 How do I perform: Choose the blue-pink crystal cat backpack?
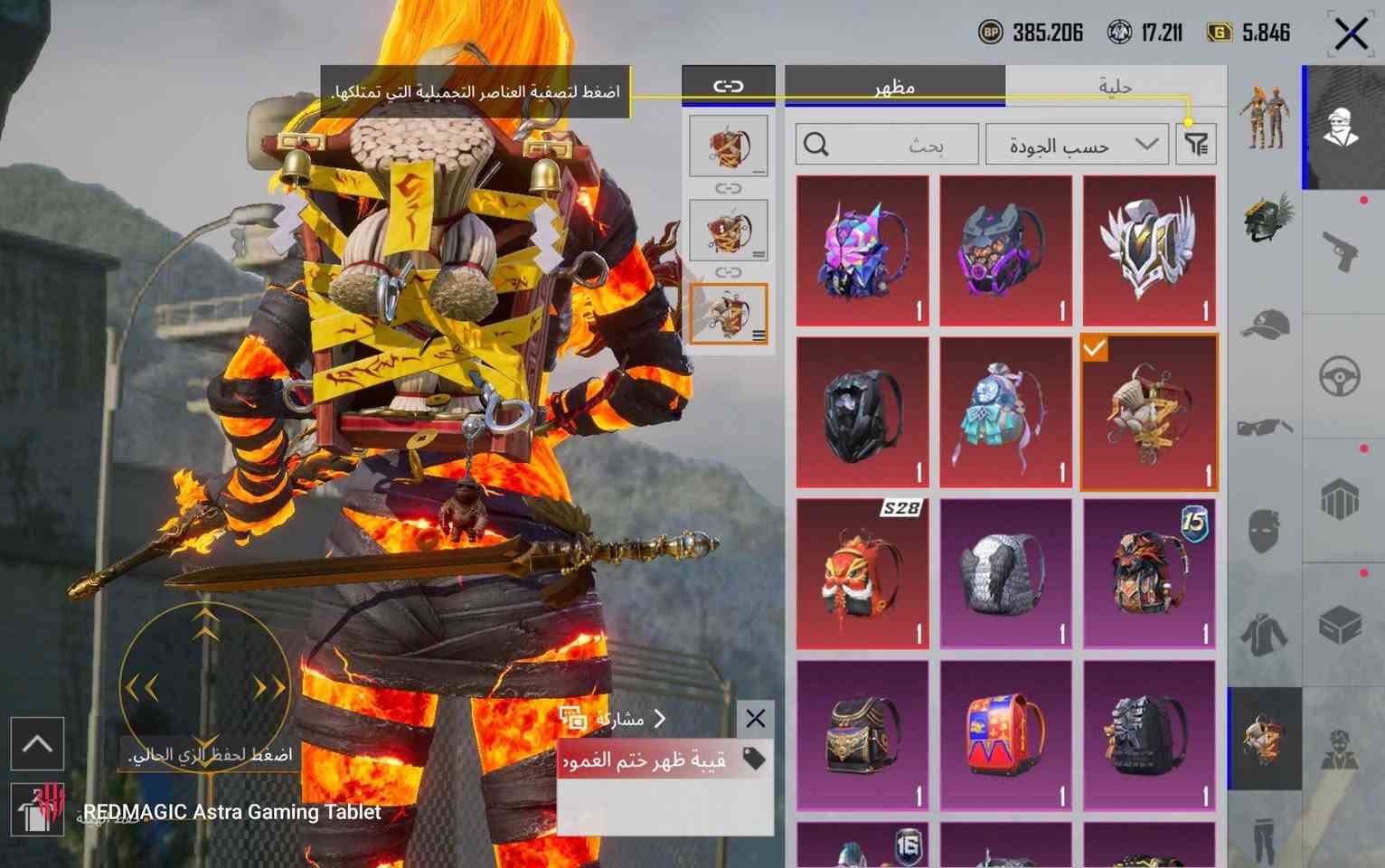coord(862,250)
